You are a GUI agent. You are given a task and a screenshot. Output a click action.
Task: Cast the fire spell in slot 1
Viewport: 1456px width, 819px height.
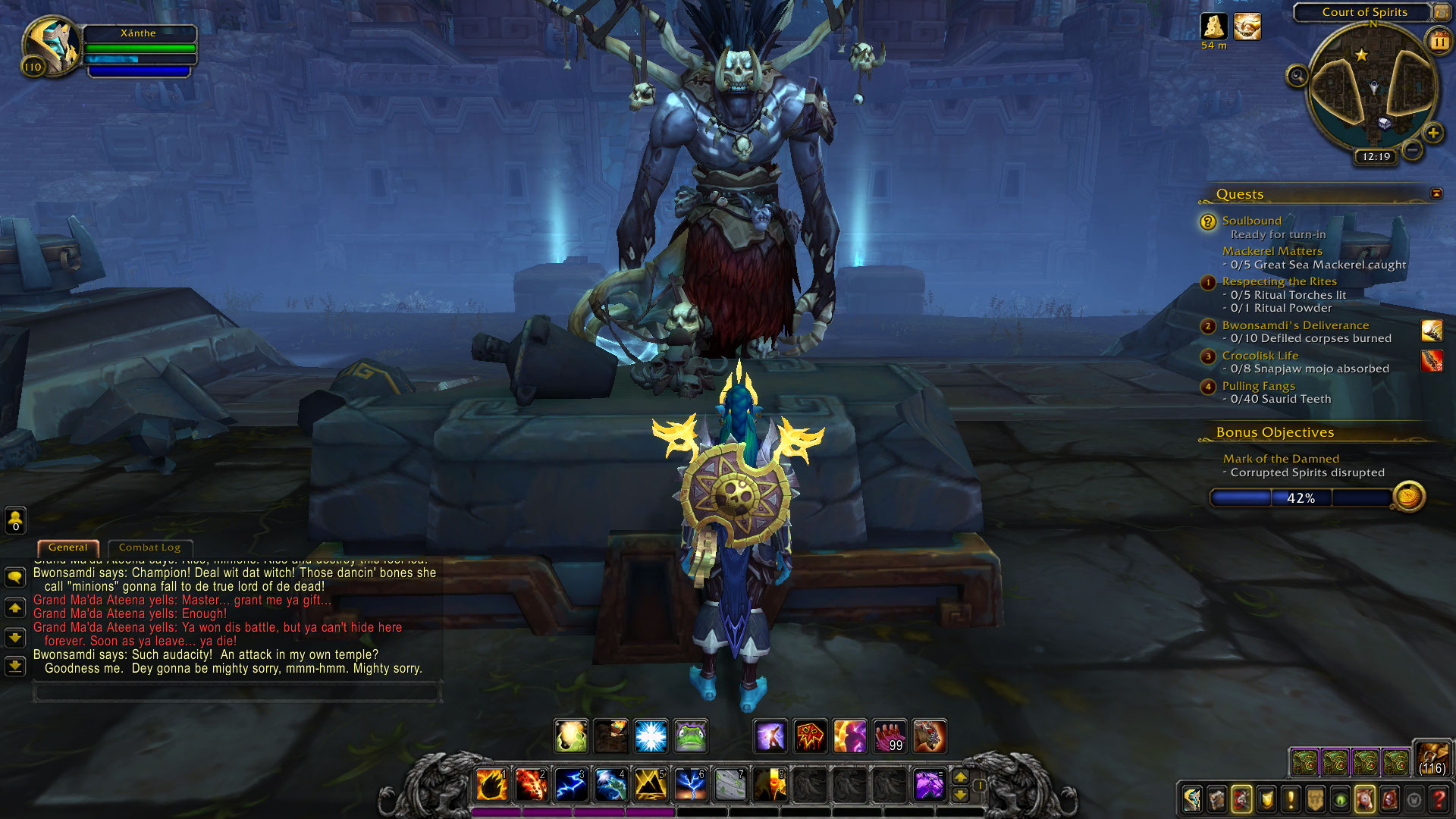(491, 785)
